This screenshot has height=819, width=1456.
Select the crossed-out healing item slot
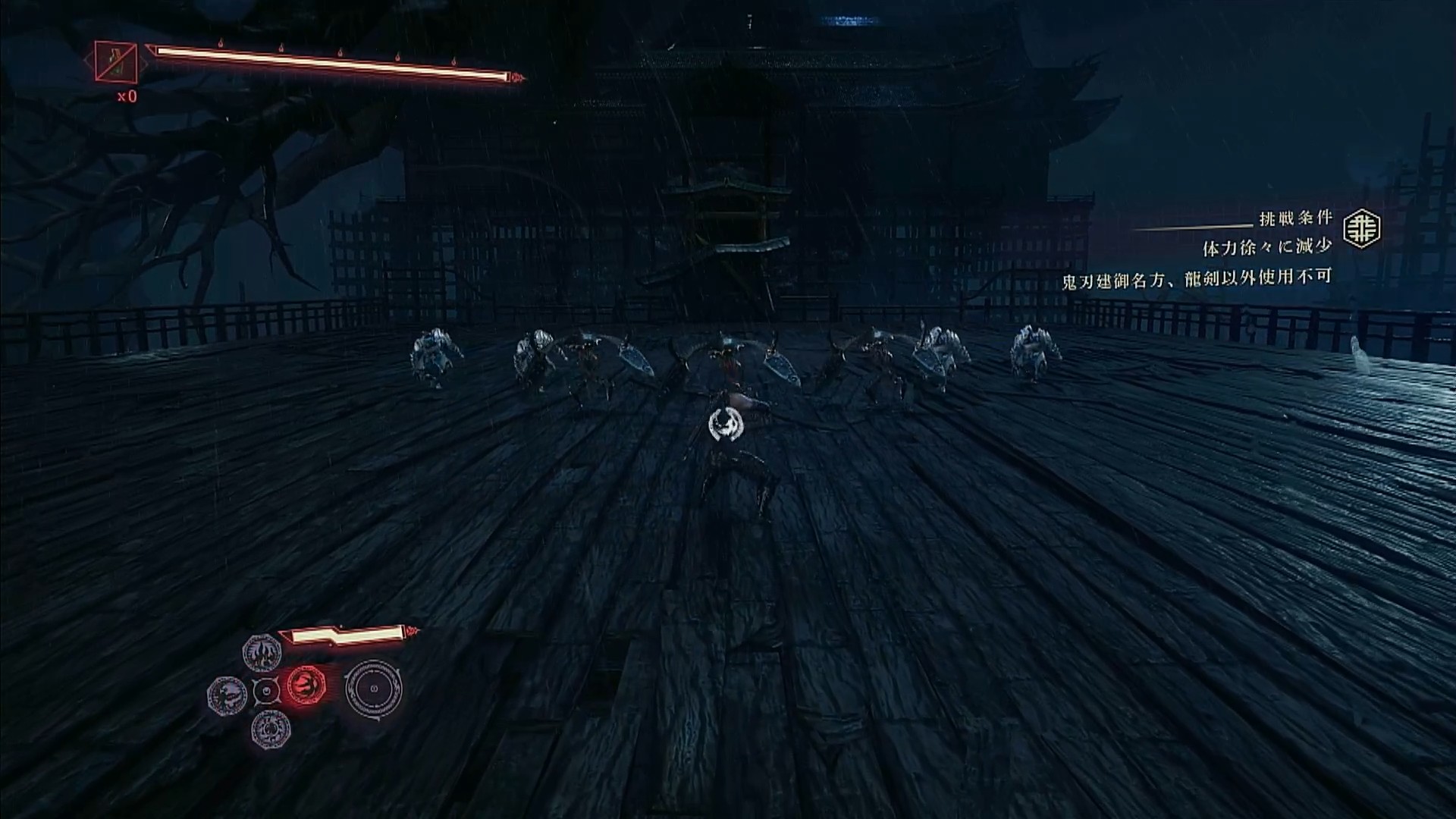coord(116,61)
